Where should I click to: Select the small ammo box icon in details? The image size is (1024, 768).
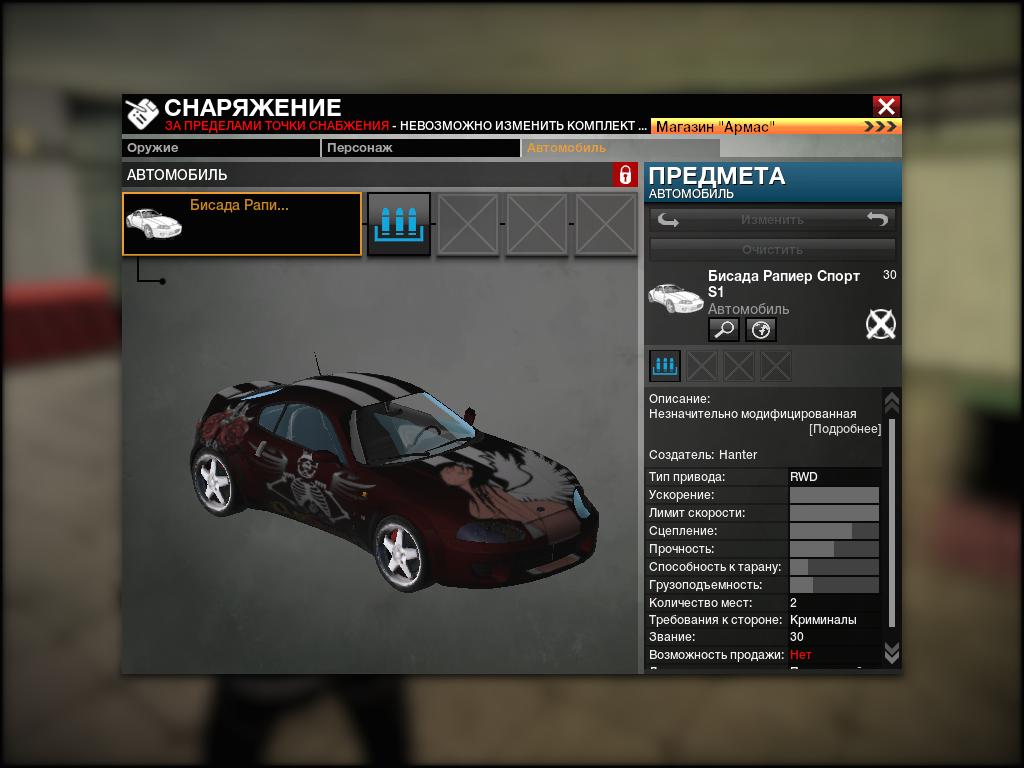coord(665,366)
